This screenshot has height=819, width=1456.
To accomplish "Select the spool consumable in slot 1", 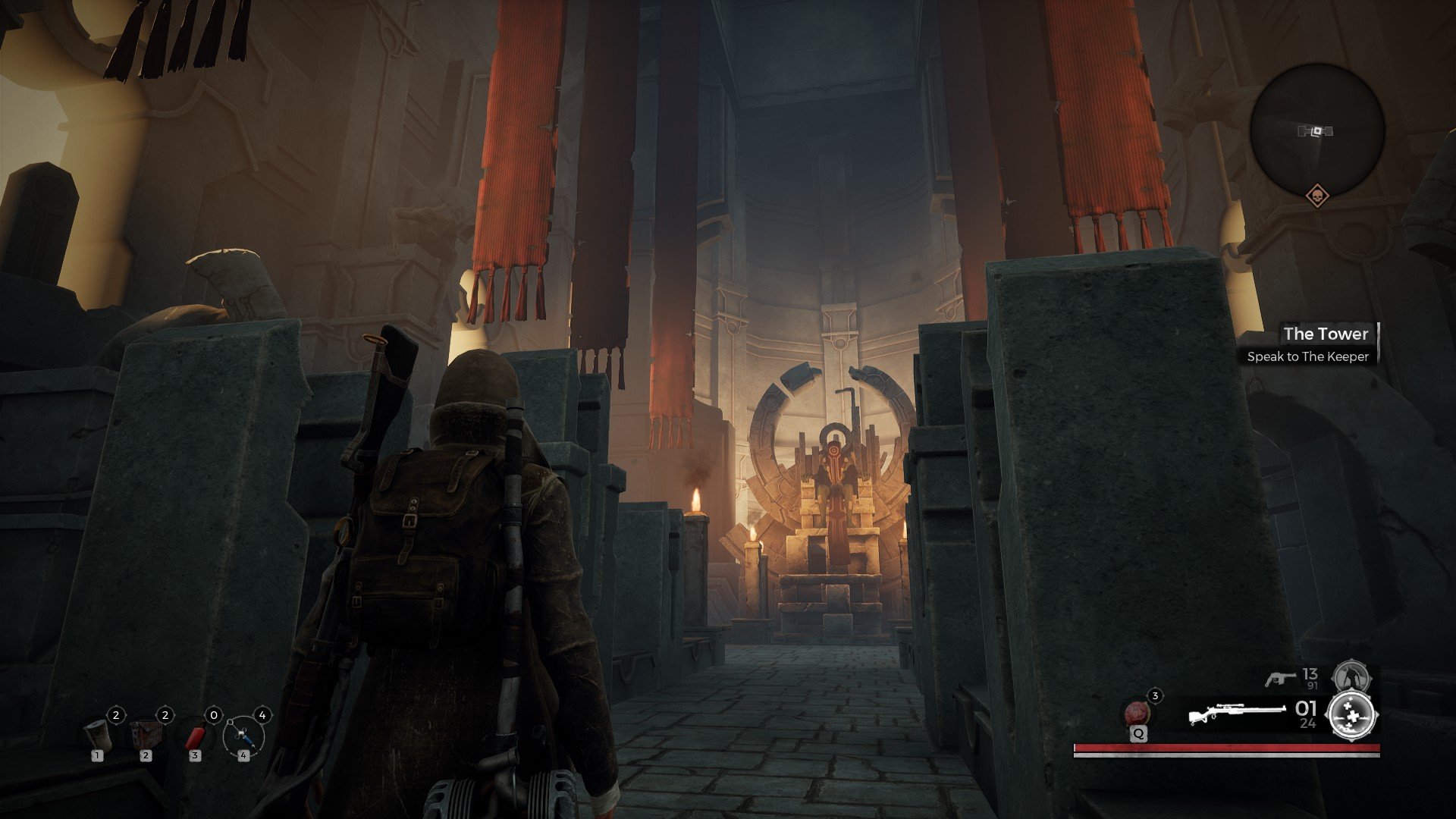I will [x=98, y=736].
